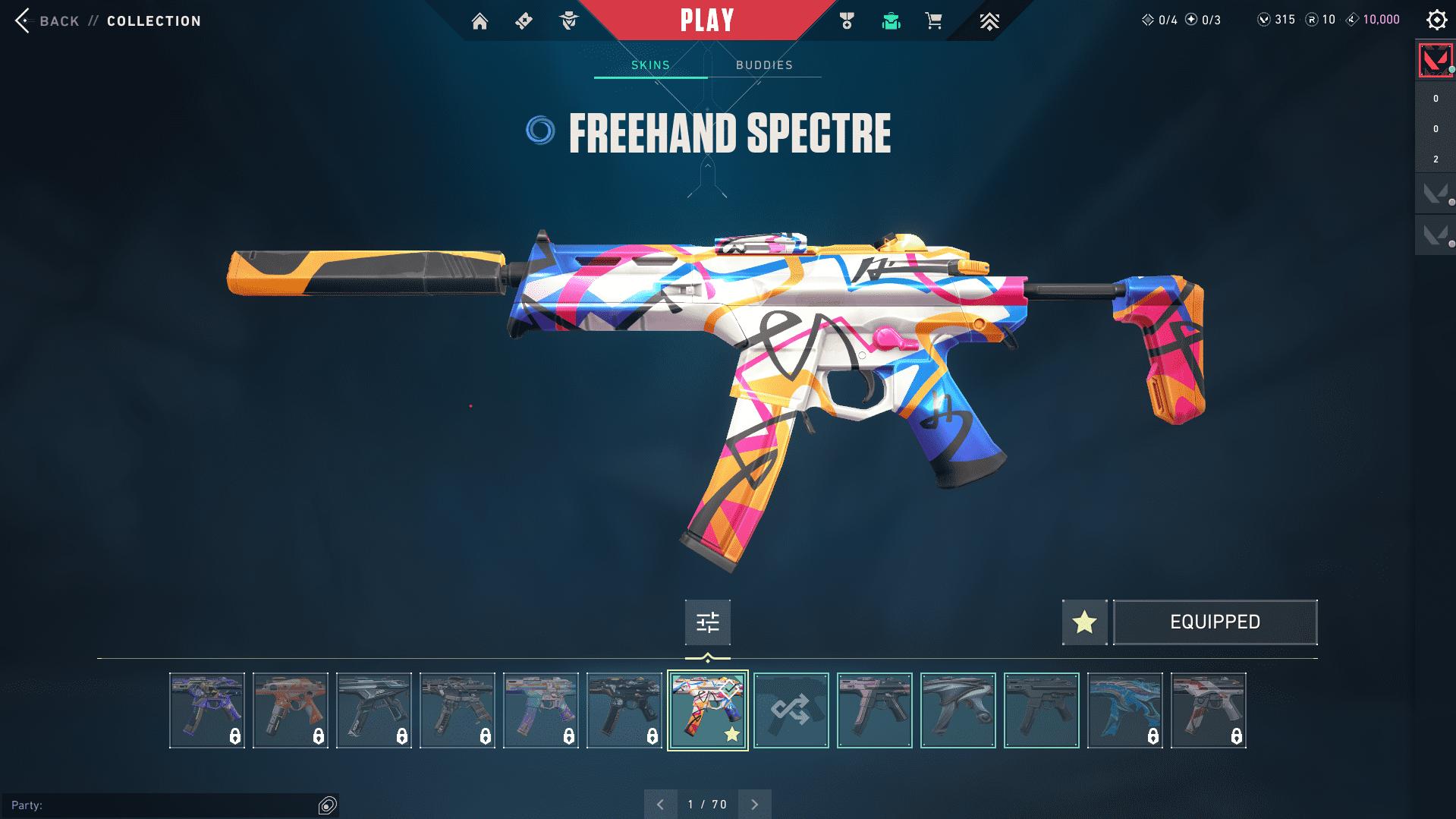Image resolution: width=1456 pixels, height=819 pixels.
Task: Go to the next skin page
Action: click(754, 805)
